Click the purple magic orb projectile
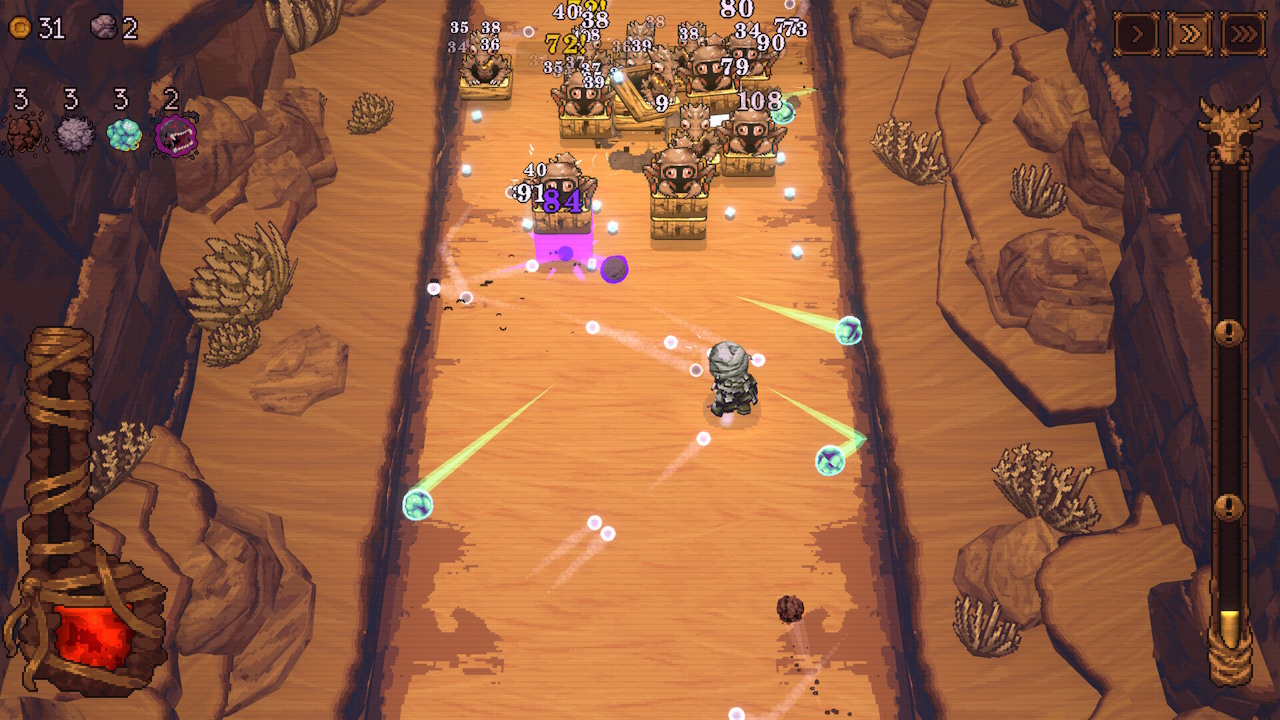Image resolution: width=1280 pixels, height=720 pixels. coord(613,268)
